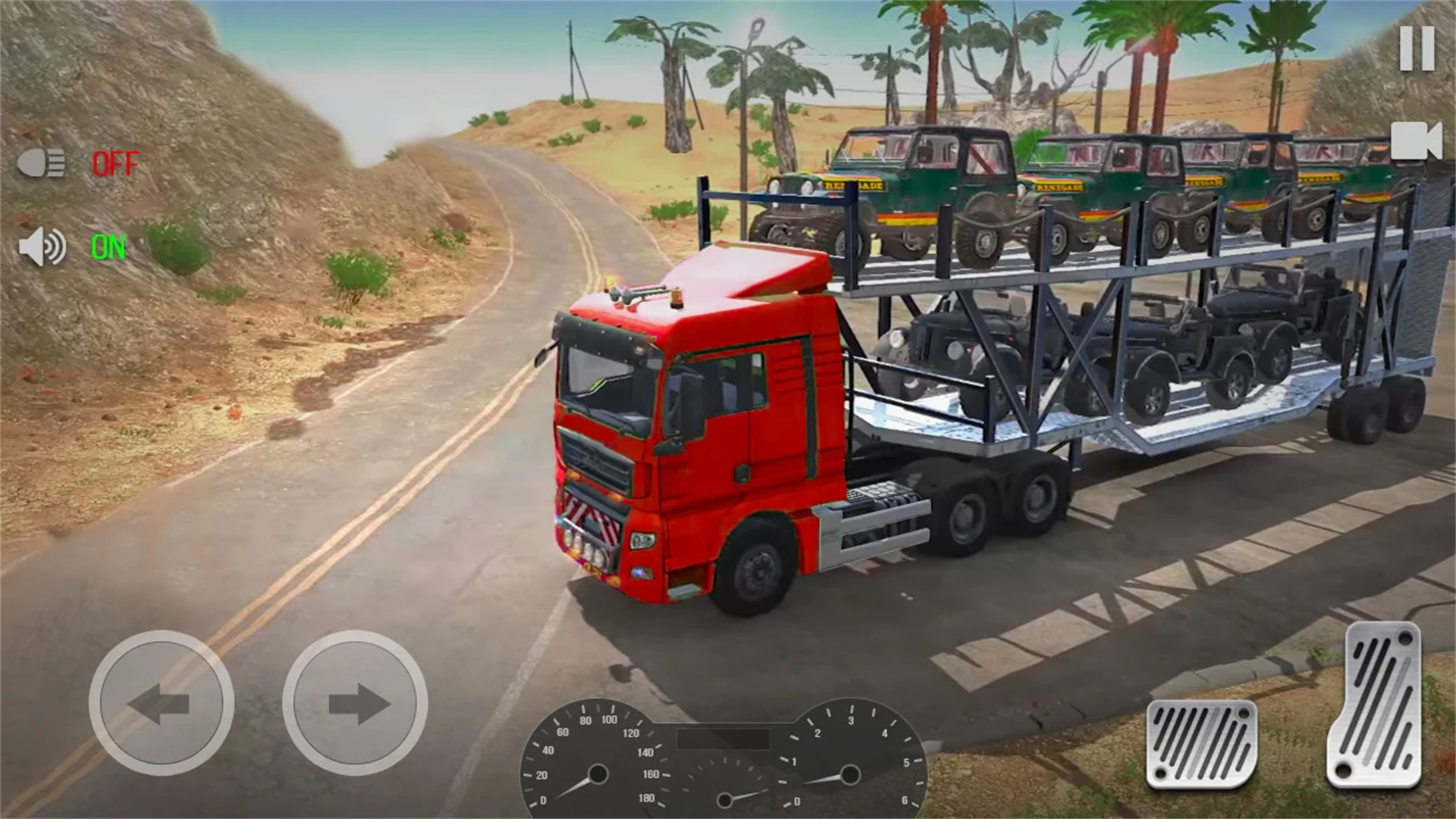Screen dimensions: 1456x819
Task: Toggle the headlights OFF indicator
Action: pyautogui.click(x=115, y=164)
